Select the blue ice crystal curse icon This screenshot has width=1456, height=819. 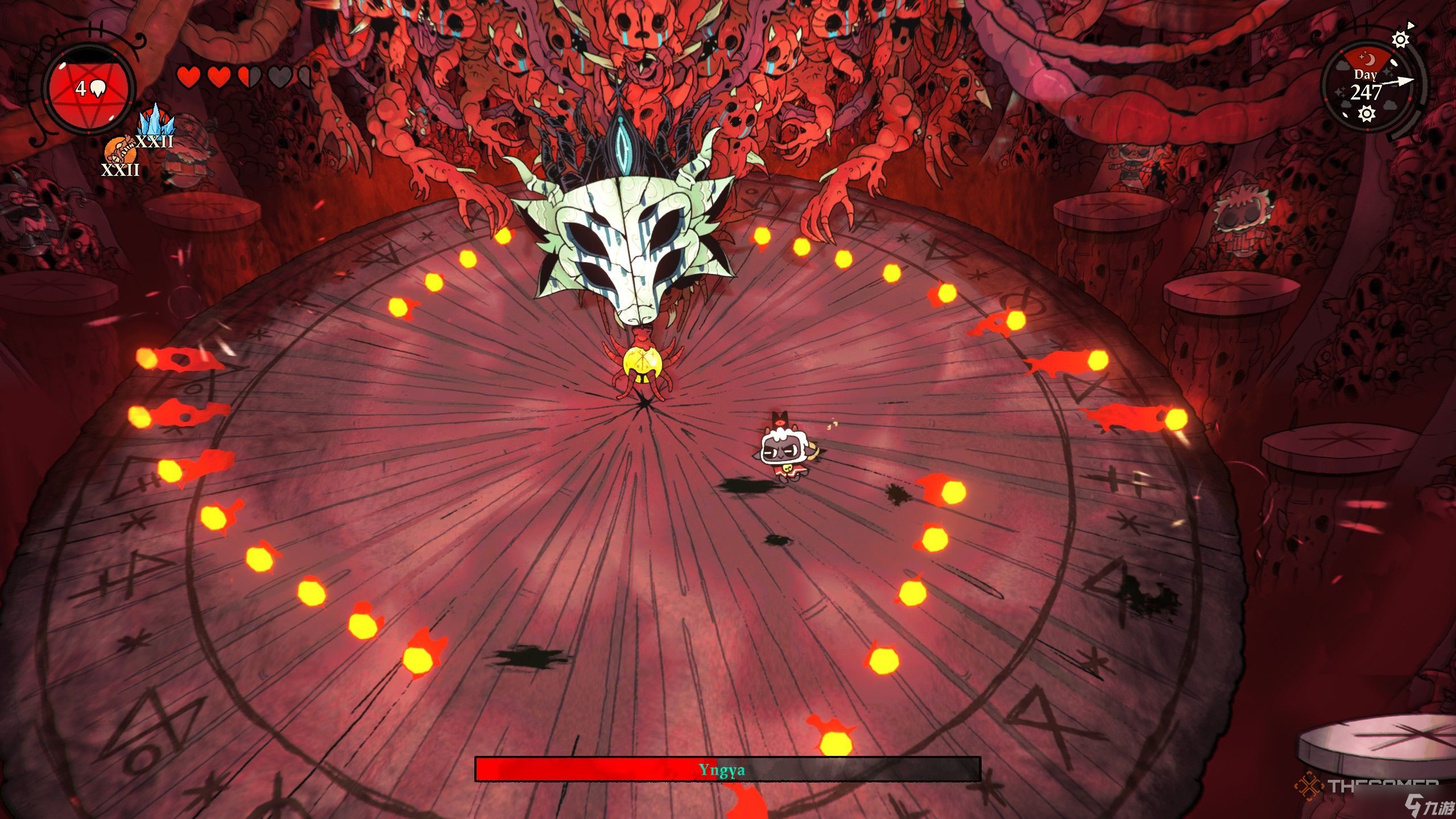(156, 121)
